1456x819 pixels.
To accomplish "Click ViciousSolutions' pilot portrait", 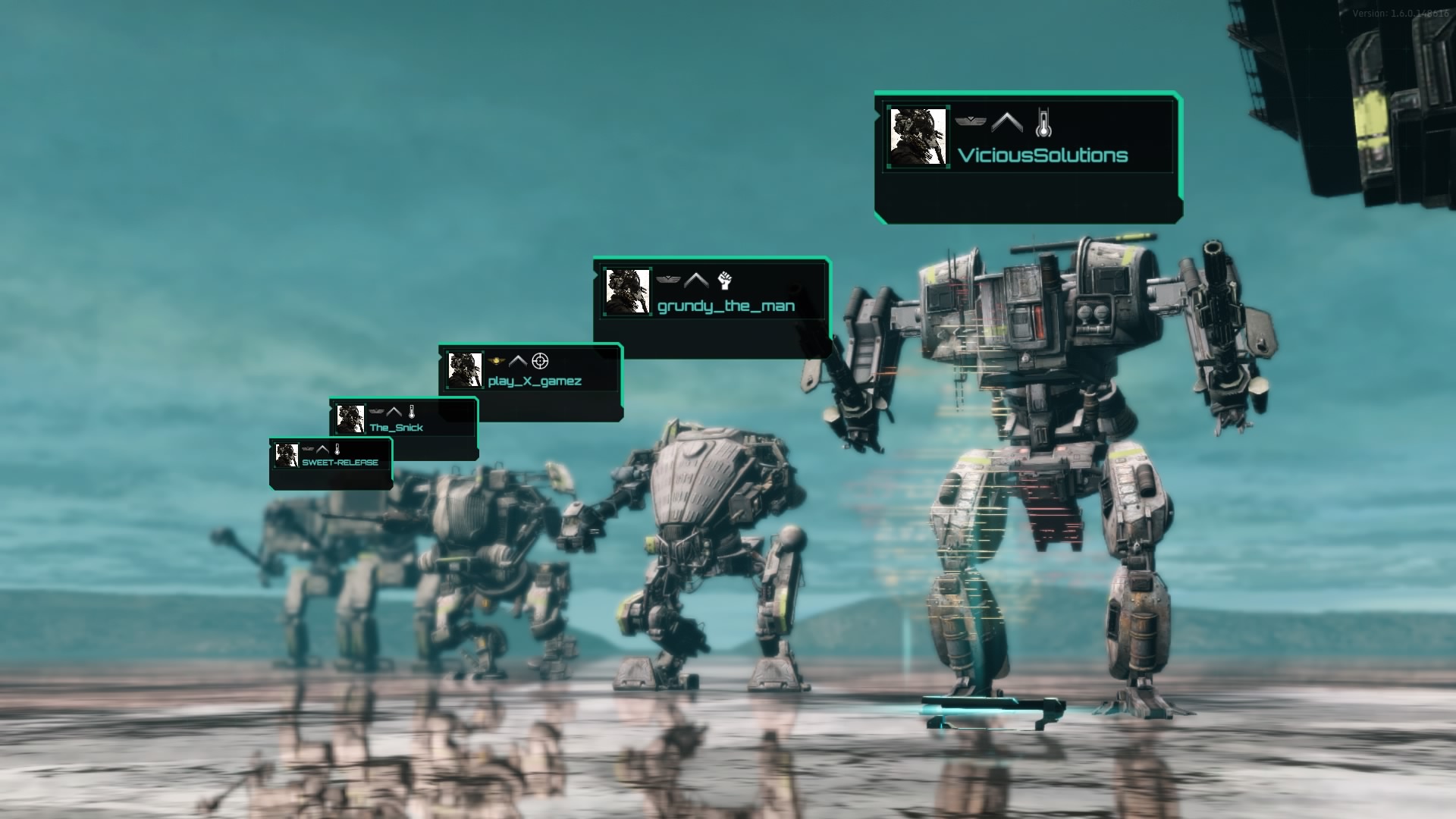I will [918, 139].
